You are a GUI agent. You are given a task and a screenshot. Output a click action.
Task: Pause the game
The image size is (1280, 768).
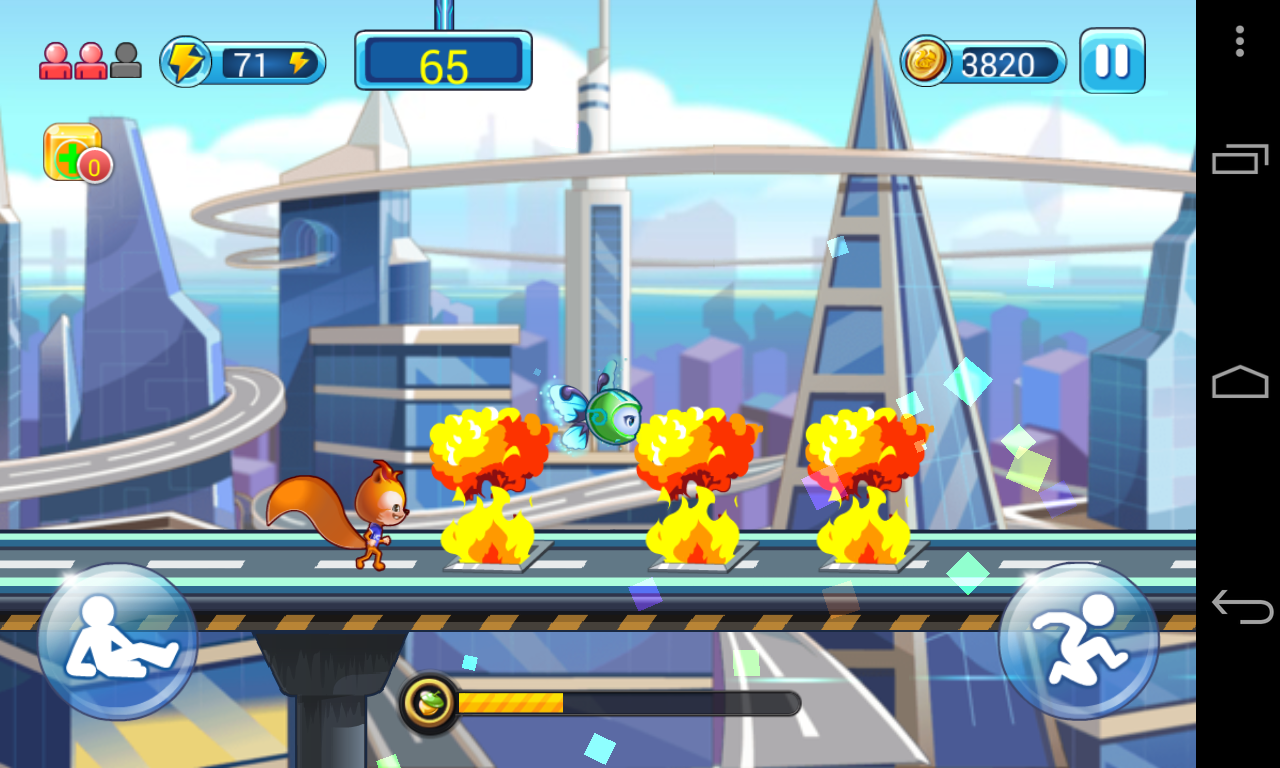1112,61
